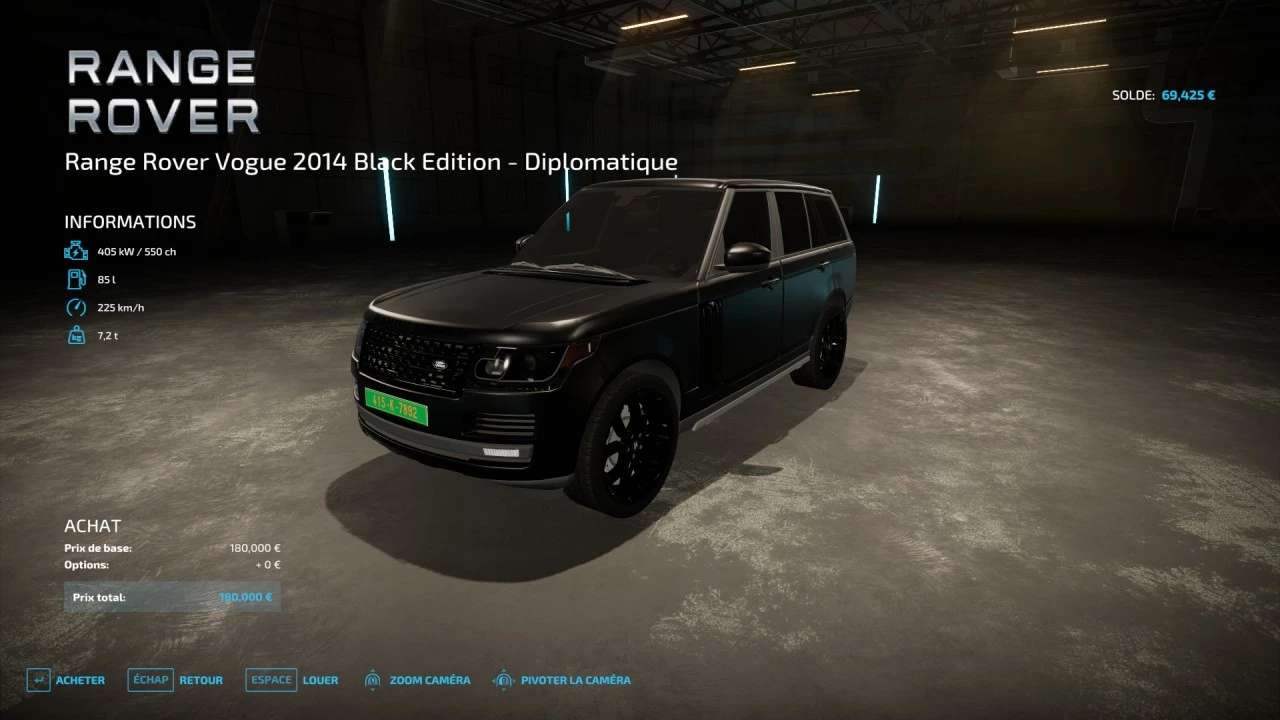
Task: Click the weight icon next to 7,2 t
Action: click(76, 335)
